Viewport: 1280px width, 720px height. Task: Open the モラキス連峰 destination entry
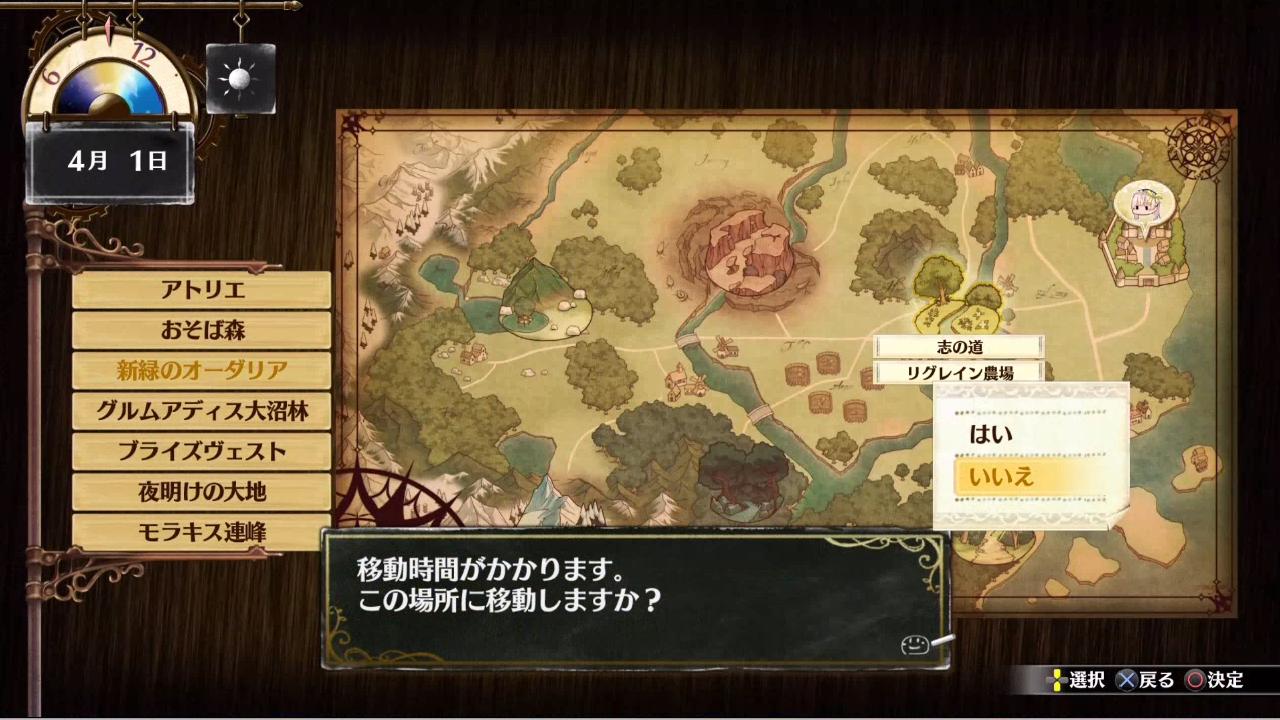point(202,532)
